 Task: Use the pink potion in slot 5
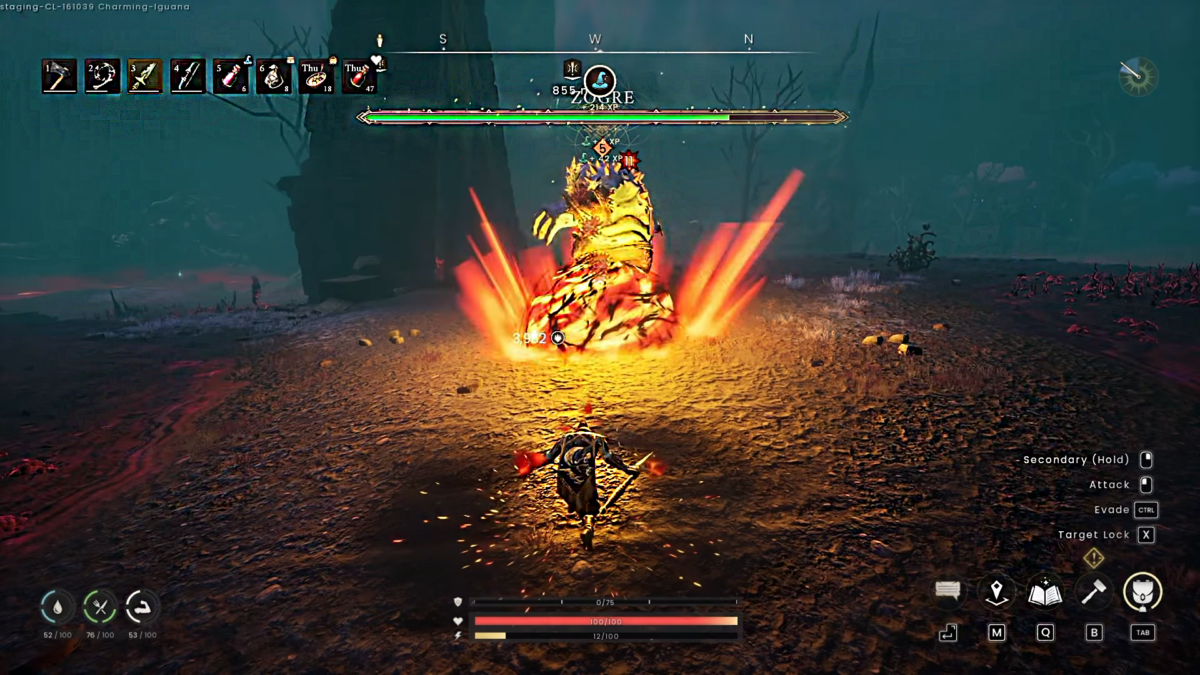click(x=230, y=76)
